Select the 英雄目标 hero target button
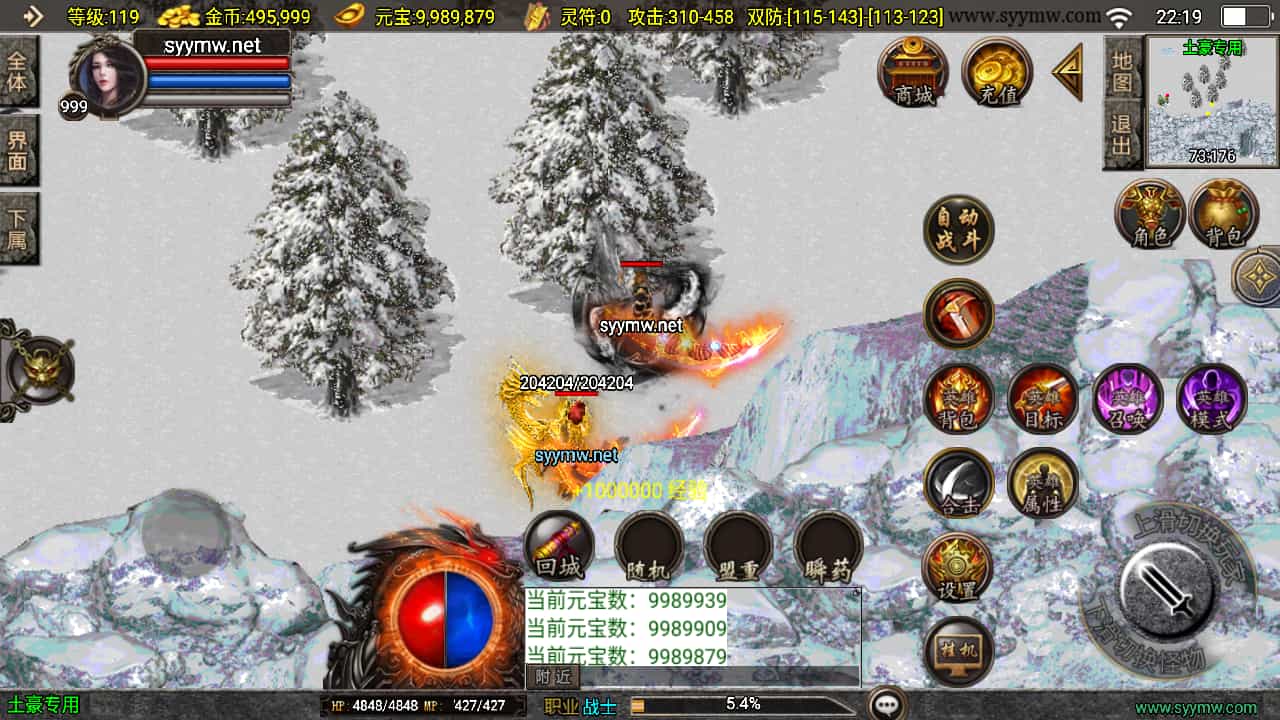The image size is (1280, 720). pyautogui.click(x=1042, y=398)
